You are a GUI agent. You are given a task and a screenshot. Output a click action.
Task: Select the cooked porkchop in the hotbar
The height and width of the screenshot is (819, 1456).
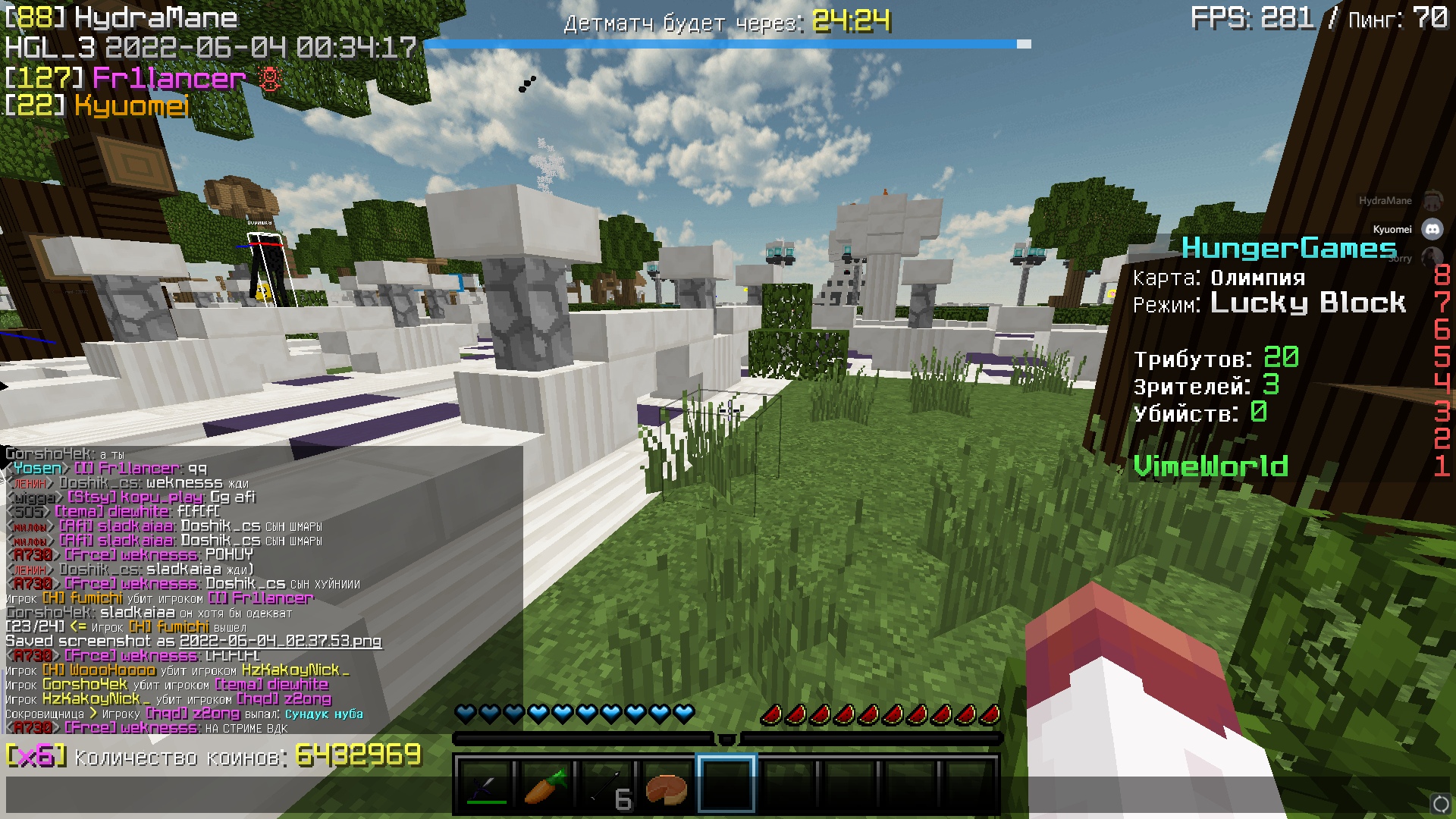click(x=665, y=787)
